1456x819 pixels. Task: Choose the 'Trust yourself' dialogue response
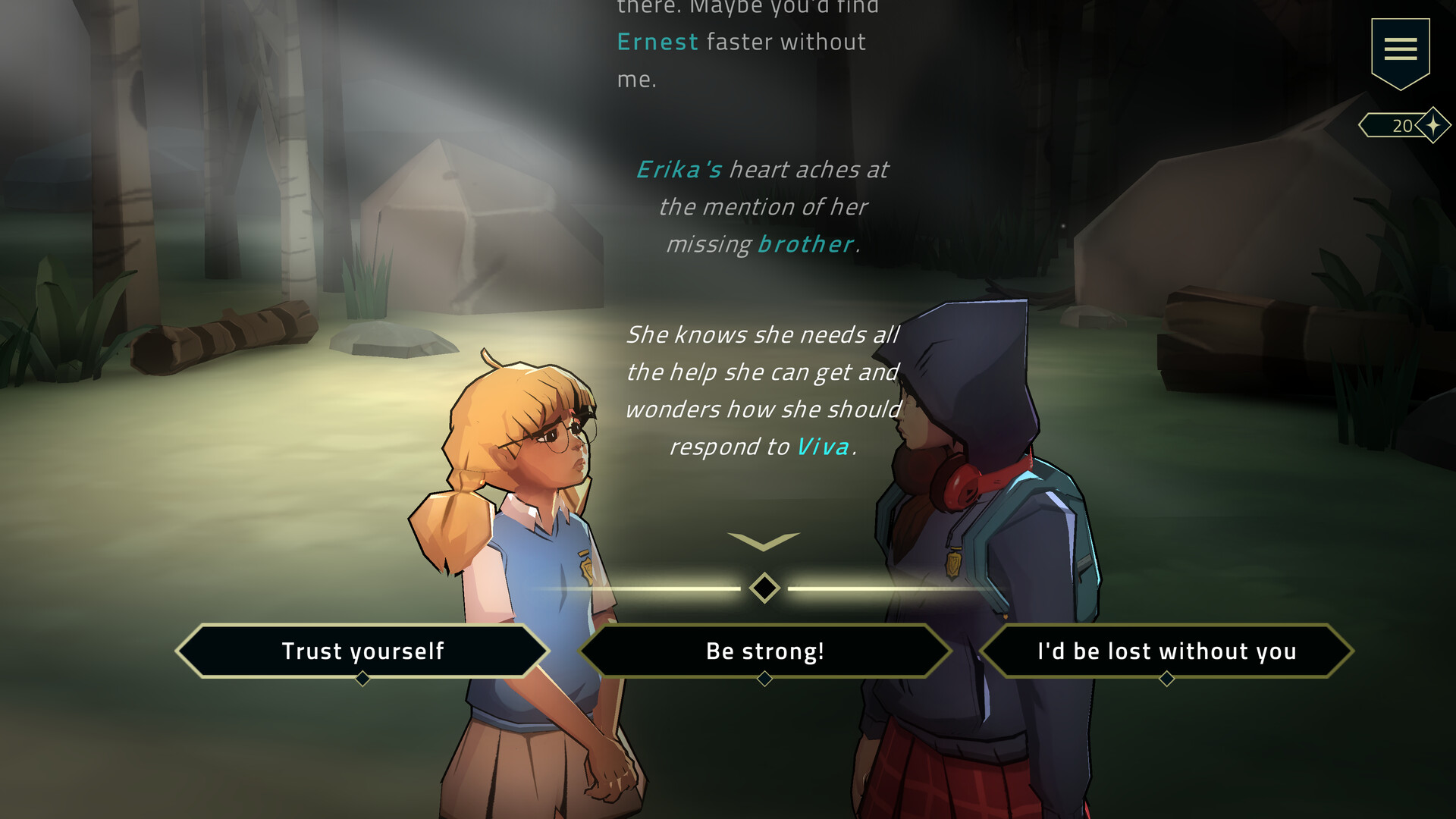click(x=362, y=651)
